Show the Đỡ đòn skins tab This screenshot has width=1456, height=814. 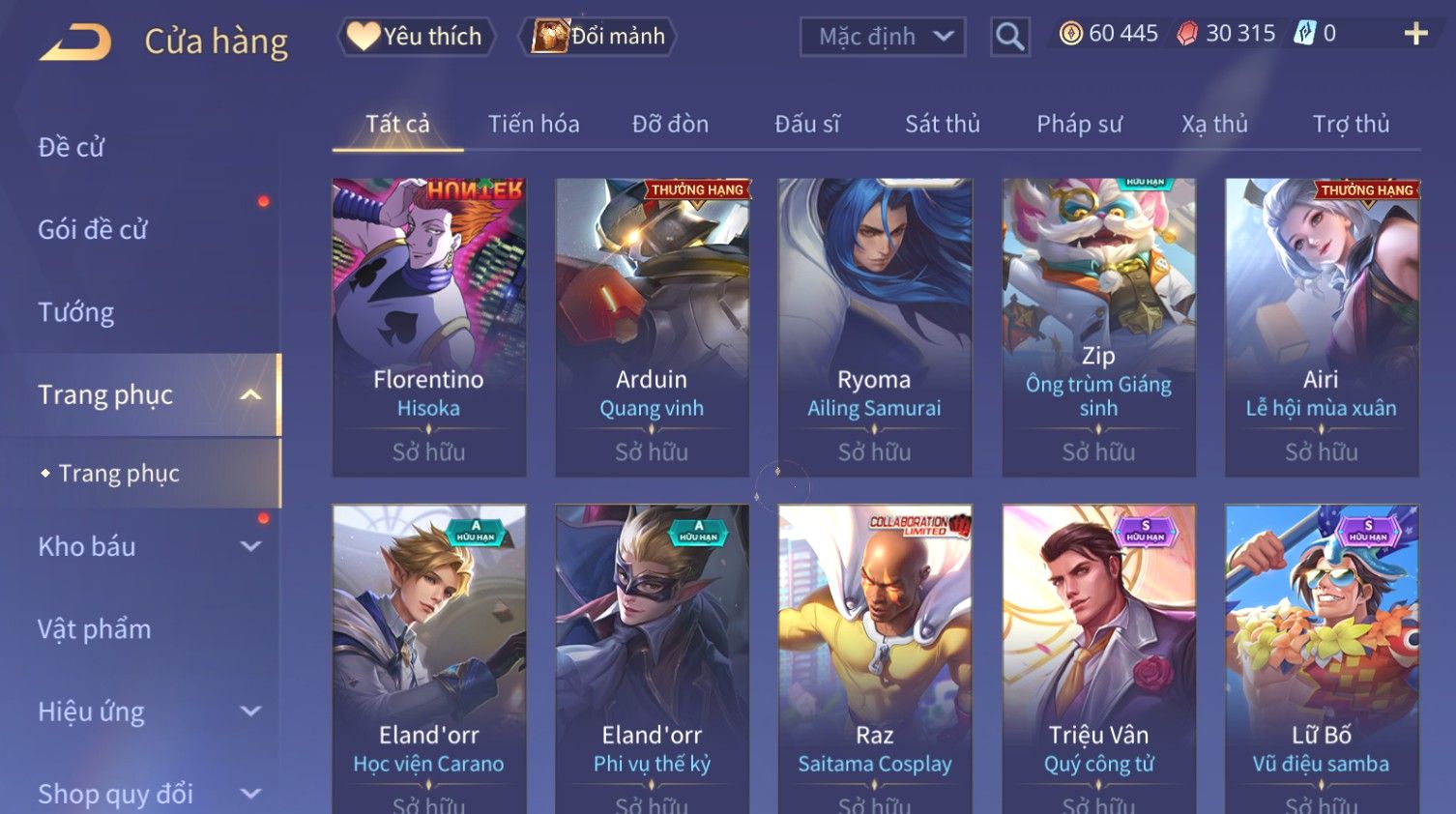point(670,124)
